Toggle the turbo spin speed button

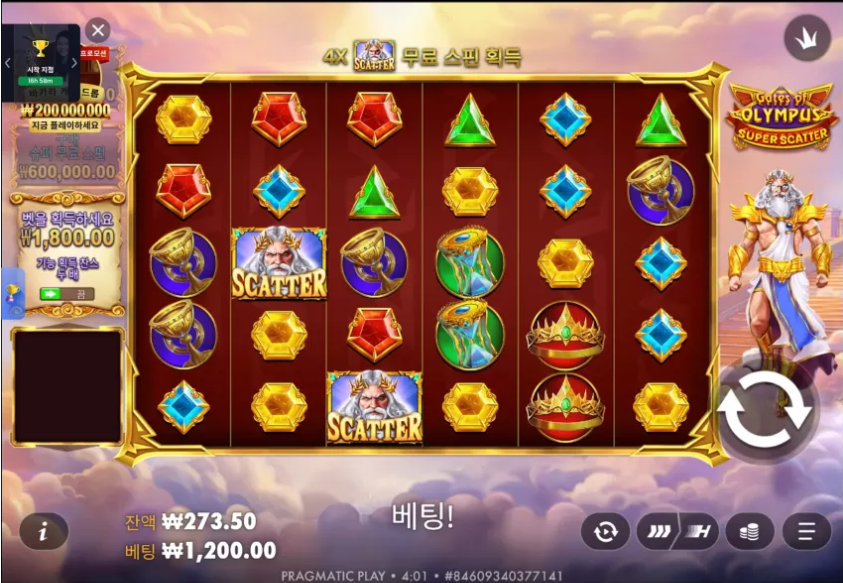(677, 531)
